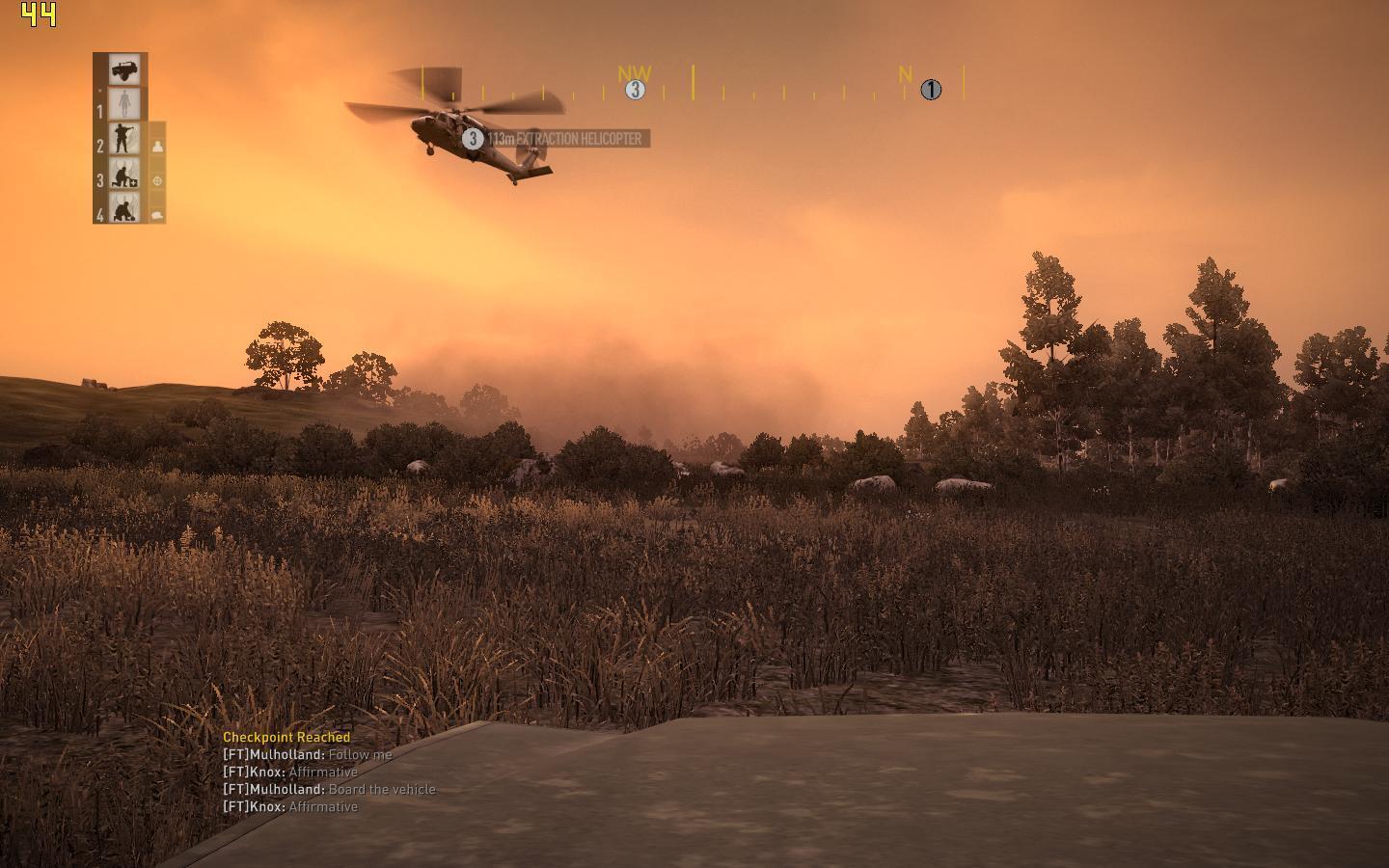Select the jeep vehicle icon in squad panel

tap(123, 69)
